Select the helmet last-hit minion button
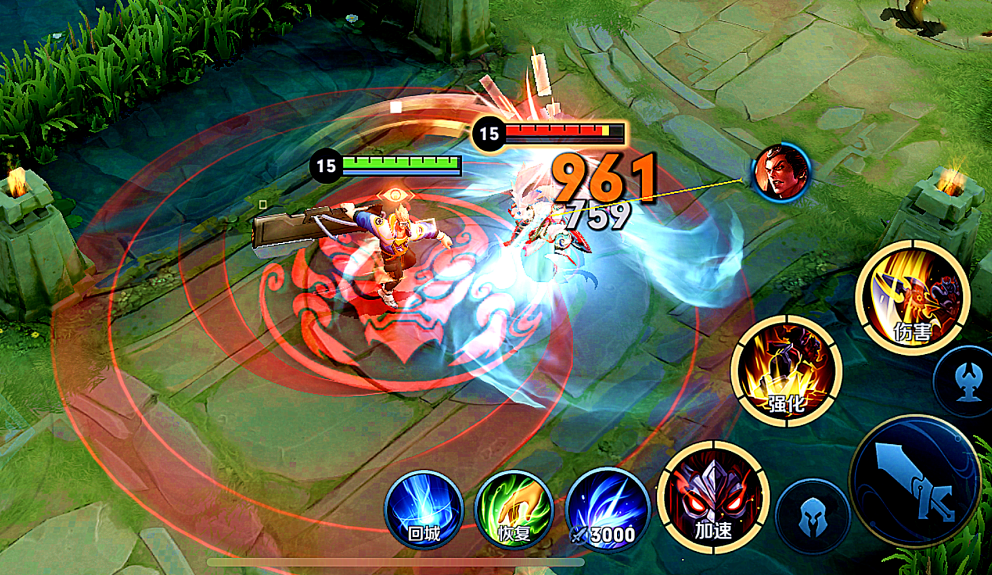 click(812, 516)
